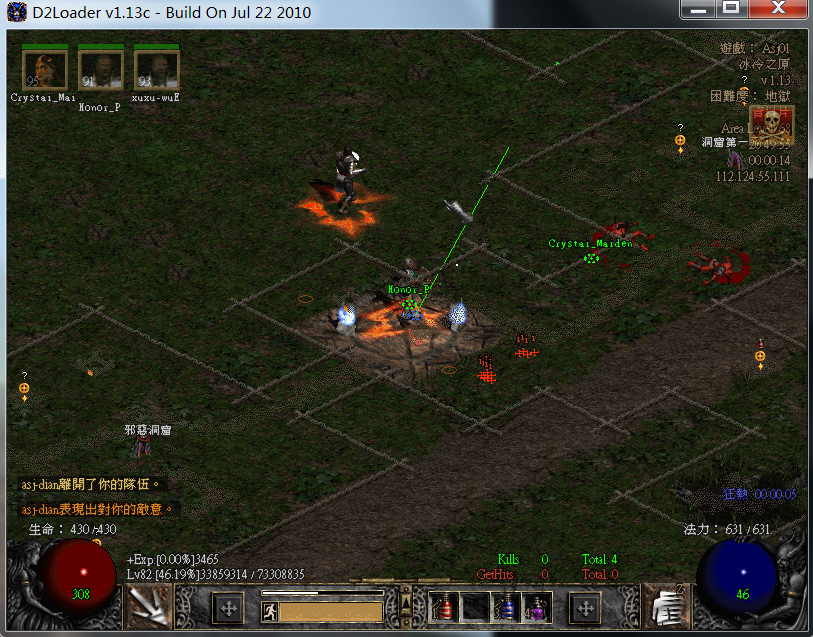
Task: Use the blue mana potion in belt
Action: (505, 607)
